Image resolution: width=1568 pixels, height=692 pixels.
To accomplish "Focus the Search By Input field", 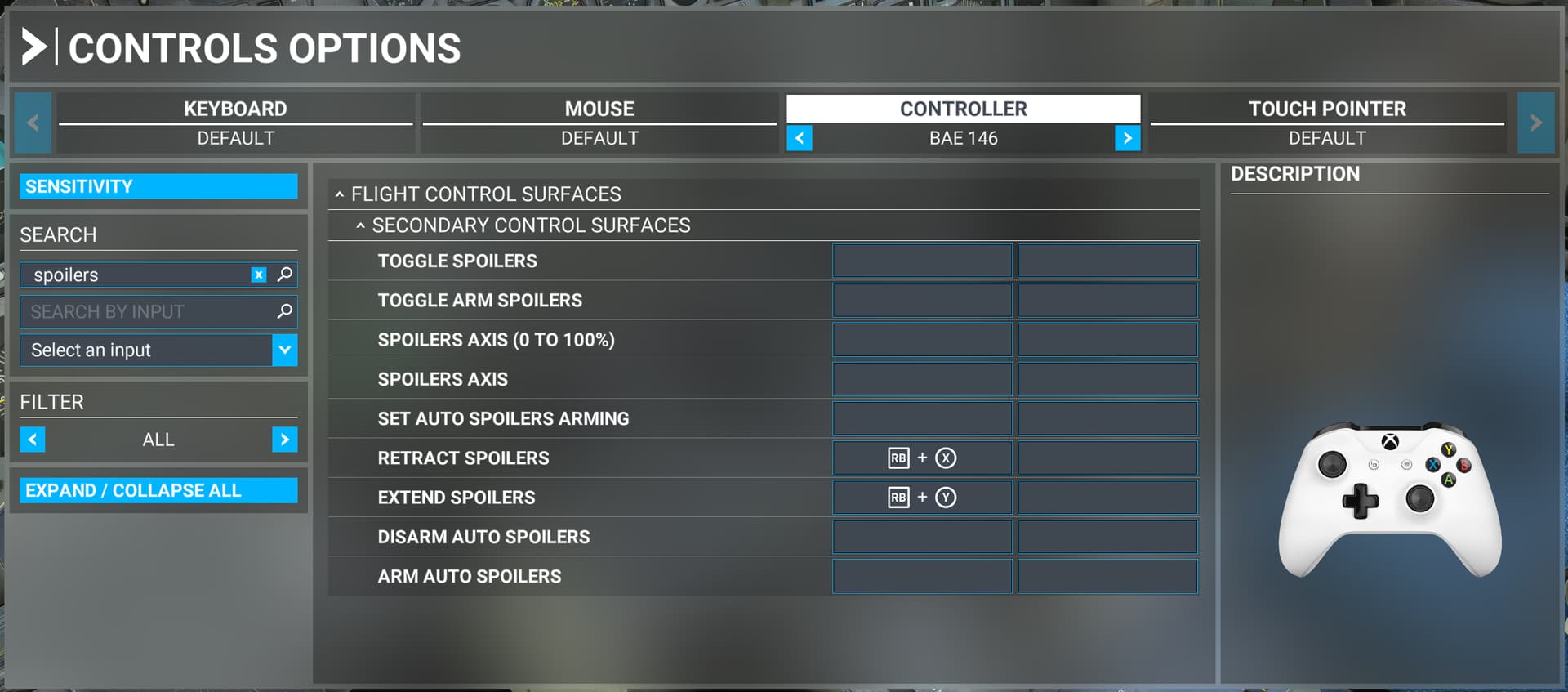I will pyautogui.click(x=147, y=311).
